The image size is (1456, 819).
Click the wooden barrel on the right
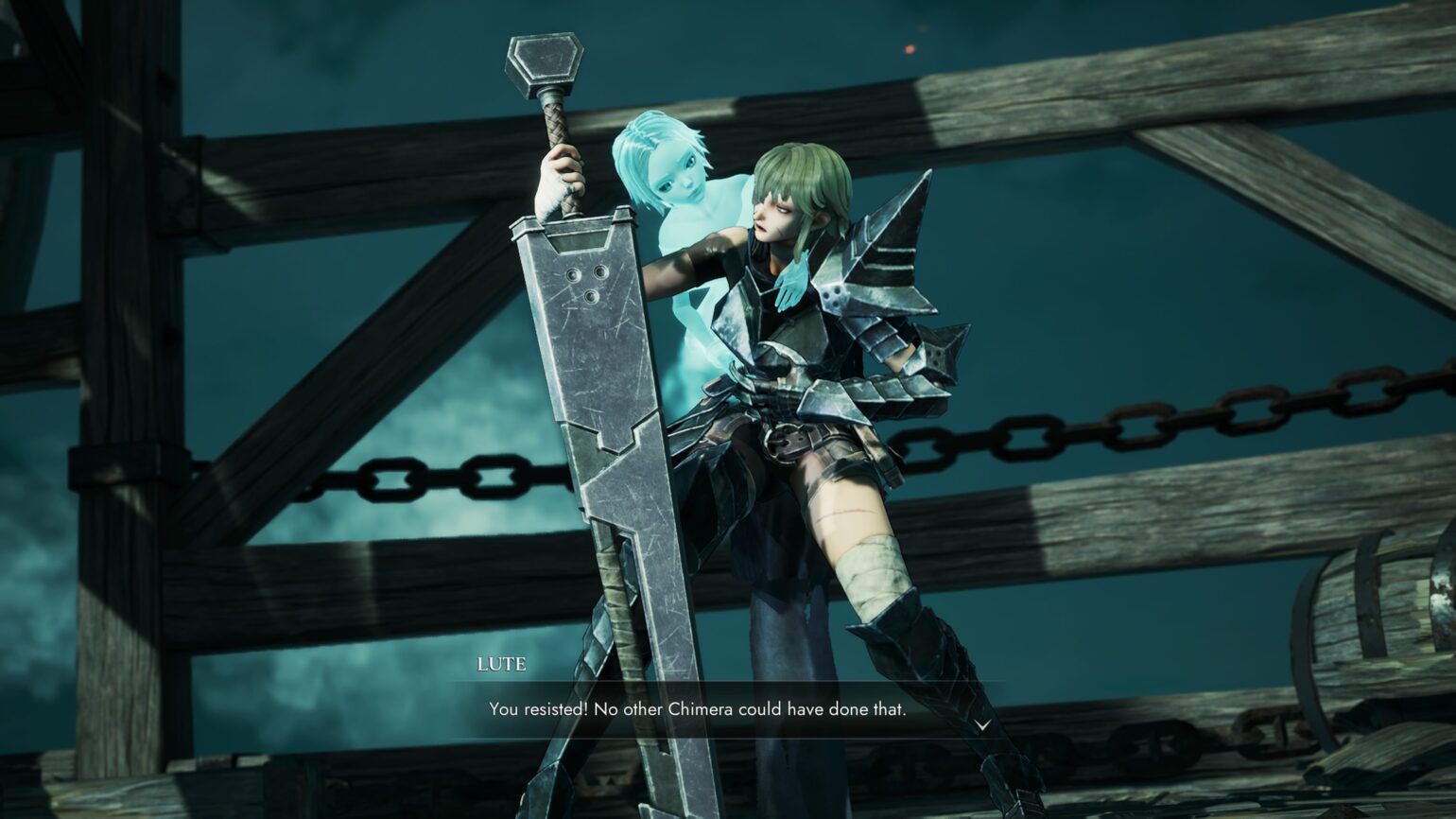pos(1371,615)
